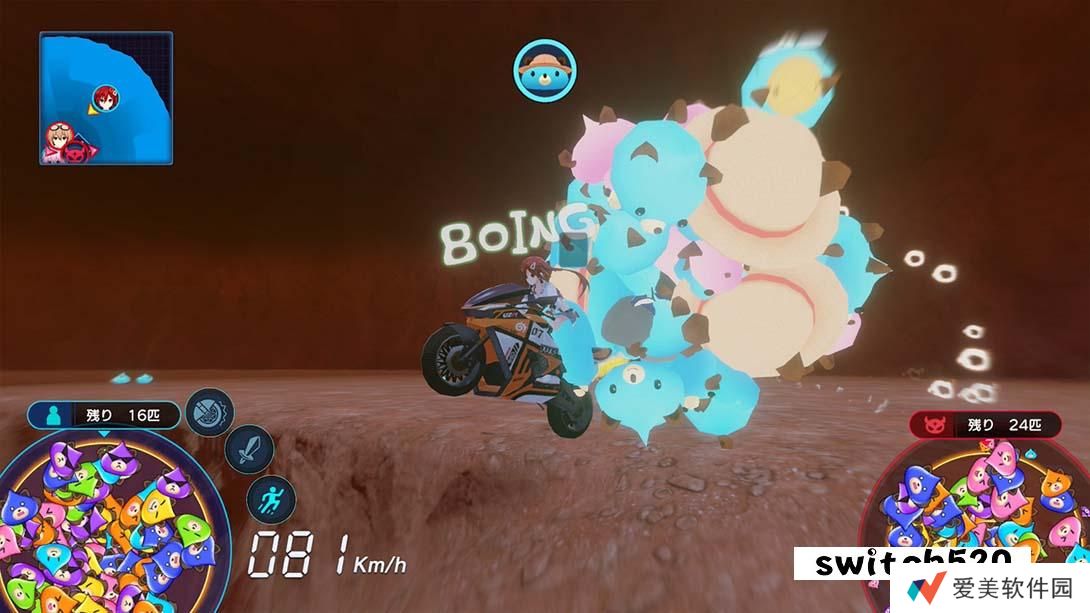1090x613 pixels.
Task: Select the red-haired rider marker on minimap
Action: (102, 97)
